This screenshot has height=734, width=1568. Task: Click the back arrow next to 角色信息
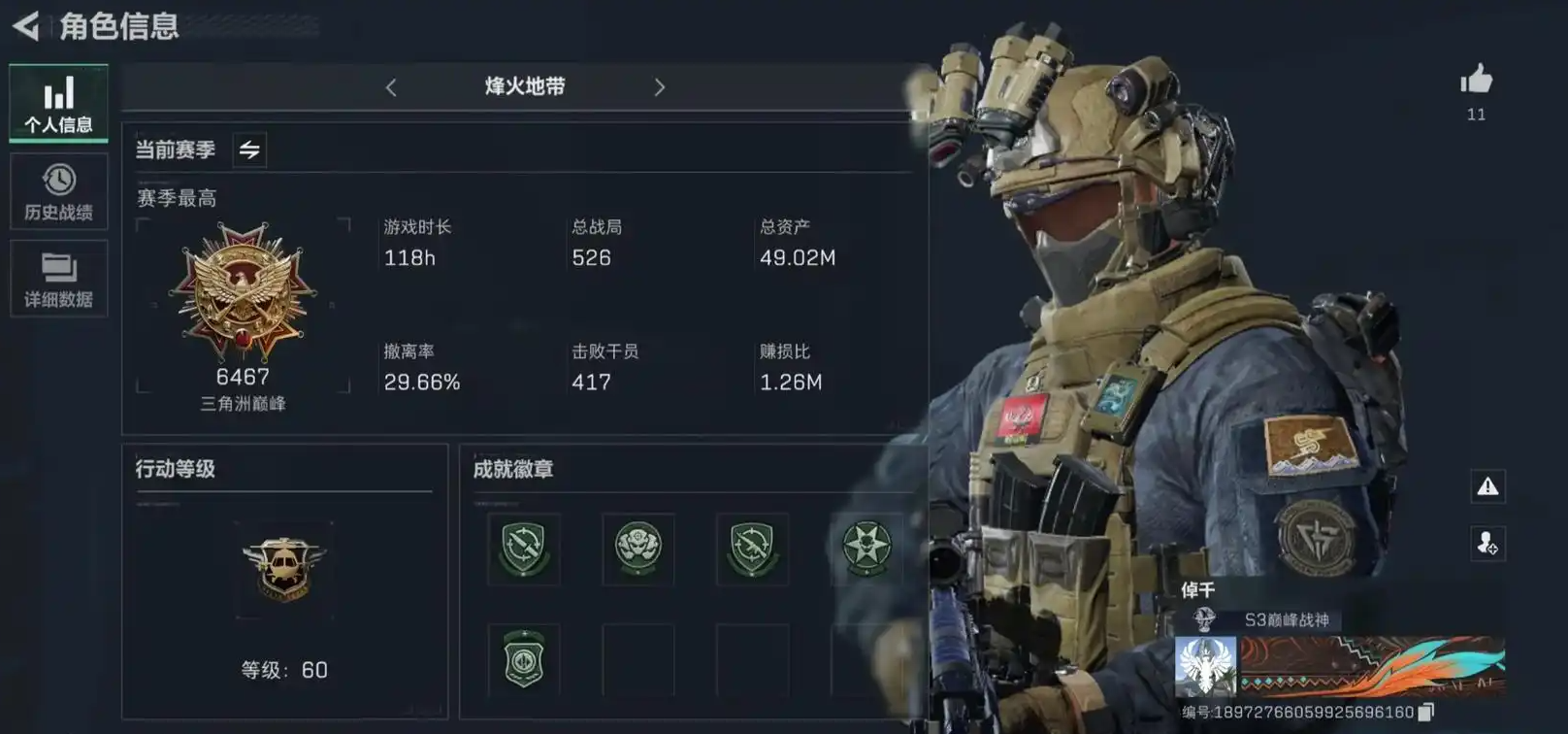coord(25,26)
